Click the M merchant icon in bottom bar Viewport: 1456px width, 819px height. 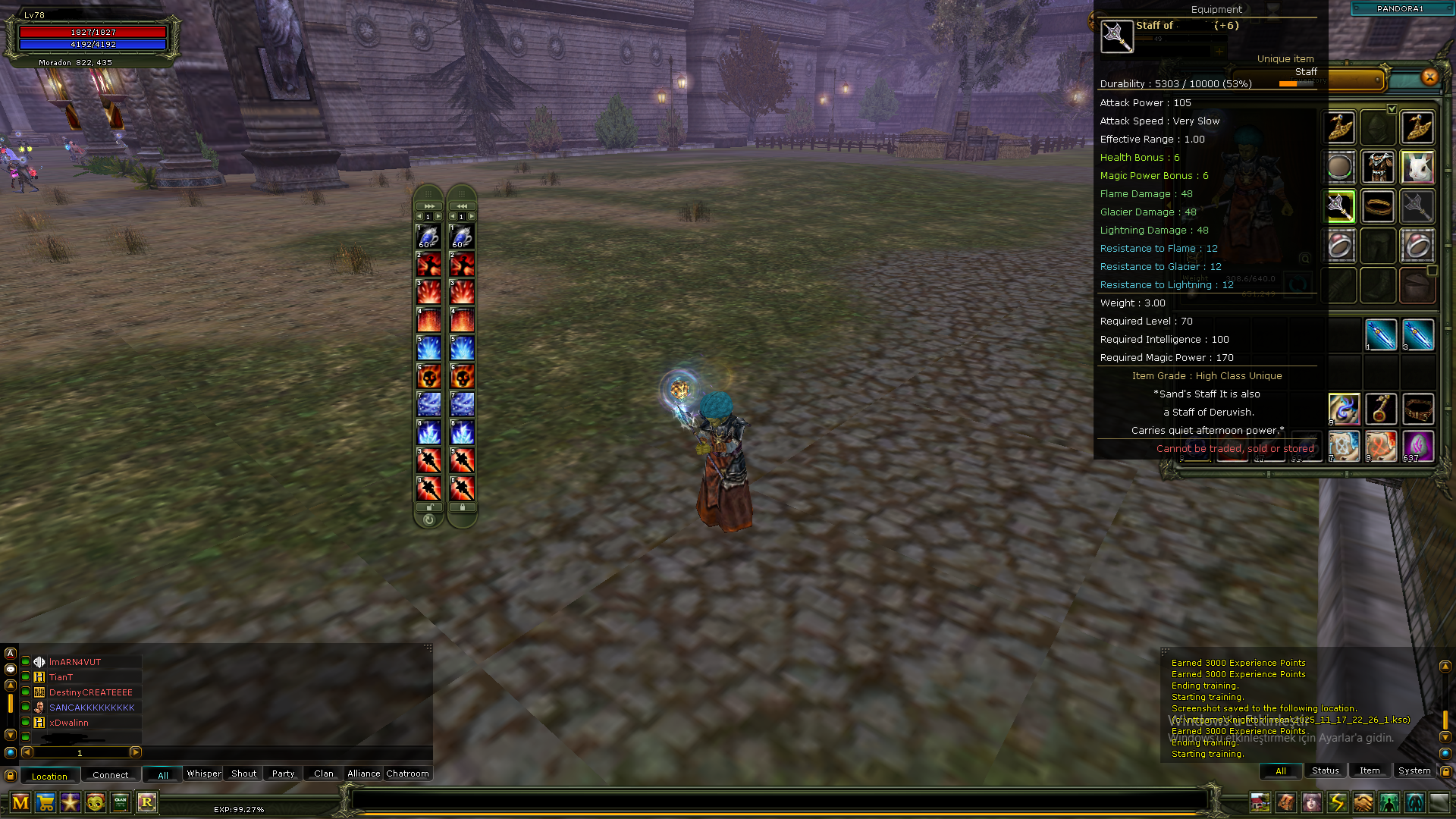click(20, 803)
